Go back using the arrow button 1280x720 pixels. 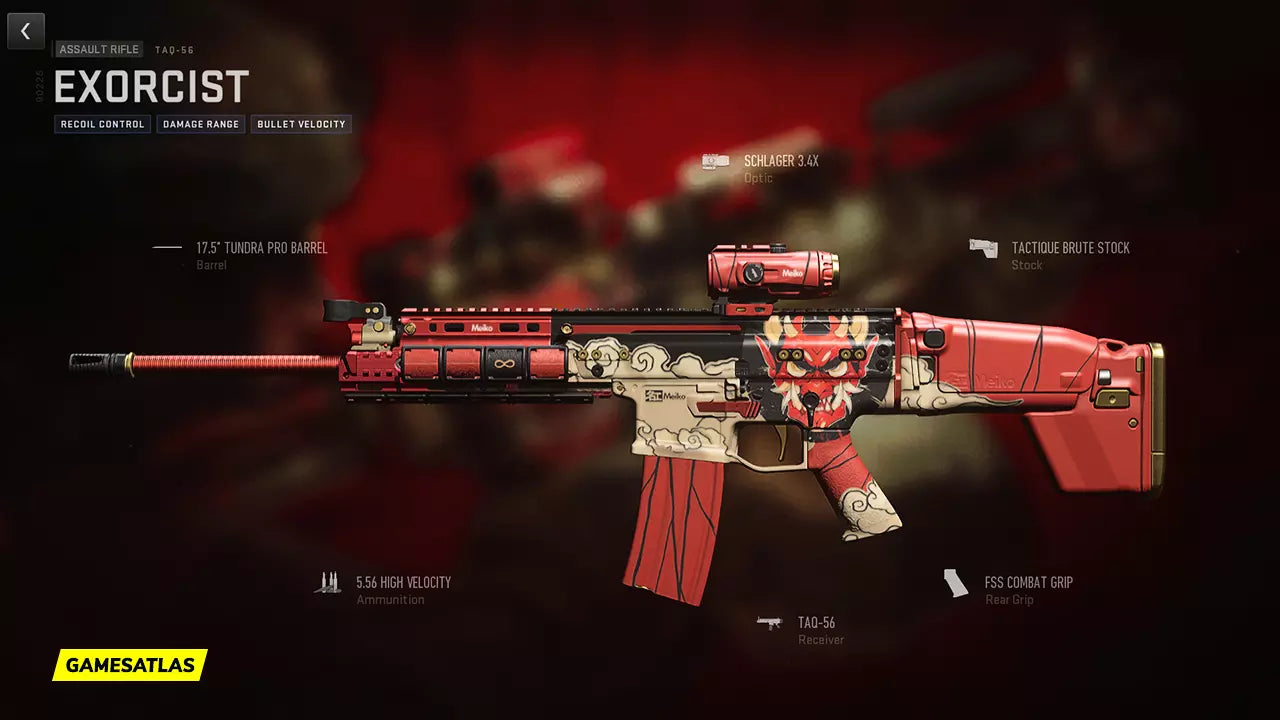pos(26,31)
